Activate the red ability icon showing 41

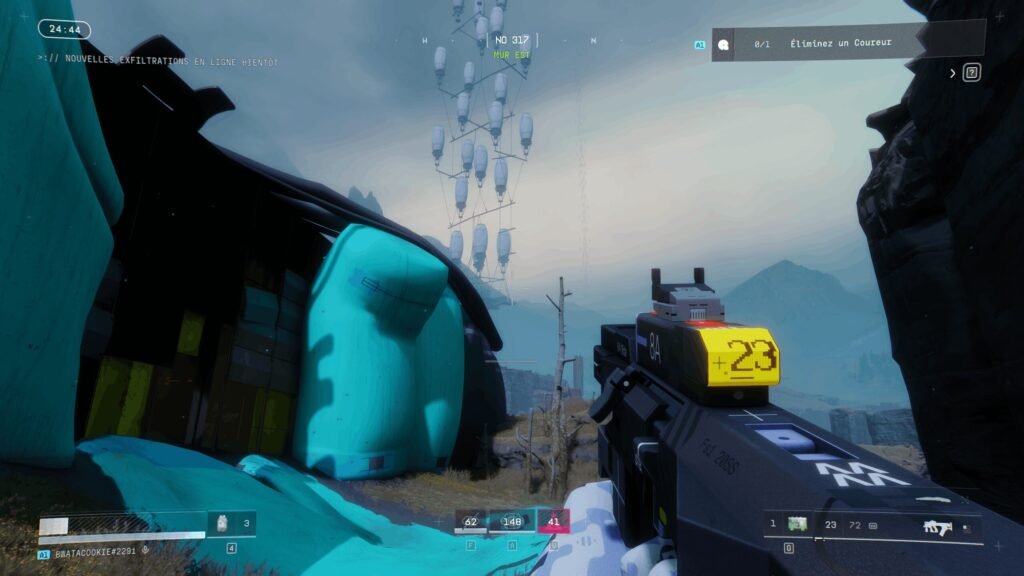tap(554, 521)
